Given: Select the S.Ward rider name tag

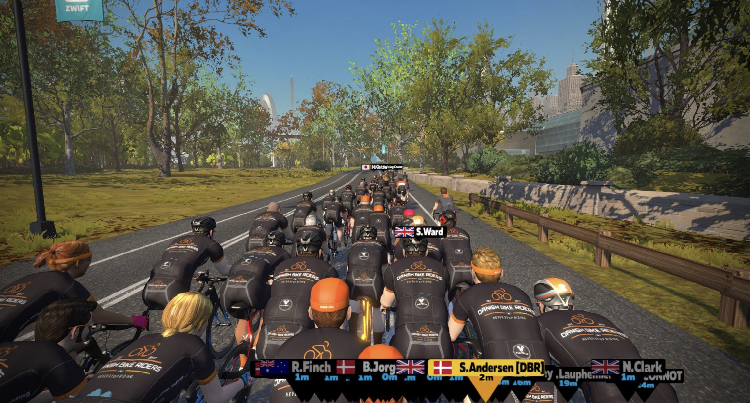Looking at the screenshot, I should click(420, 232).
